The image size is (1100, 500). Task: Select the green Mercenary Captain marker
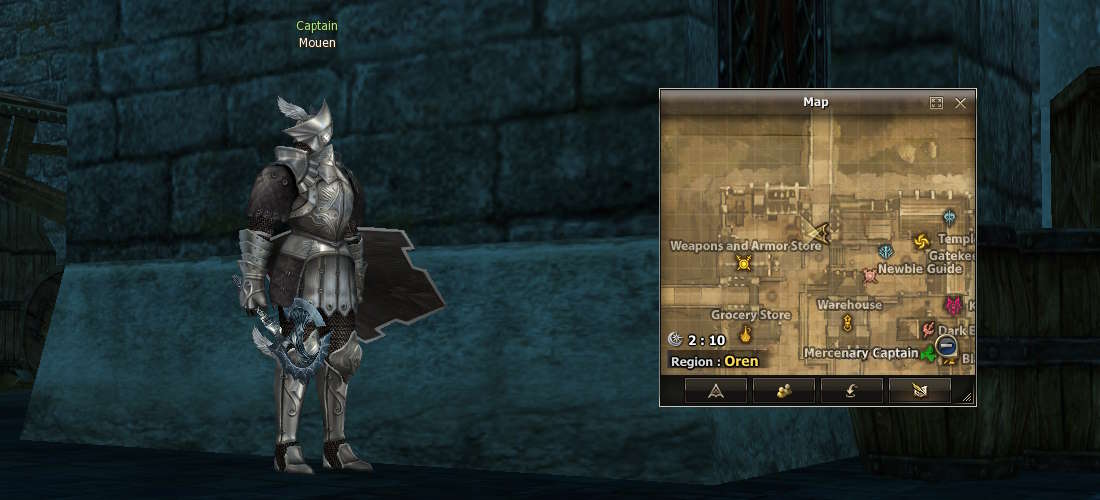click(928, 353)
